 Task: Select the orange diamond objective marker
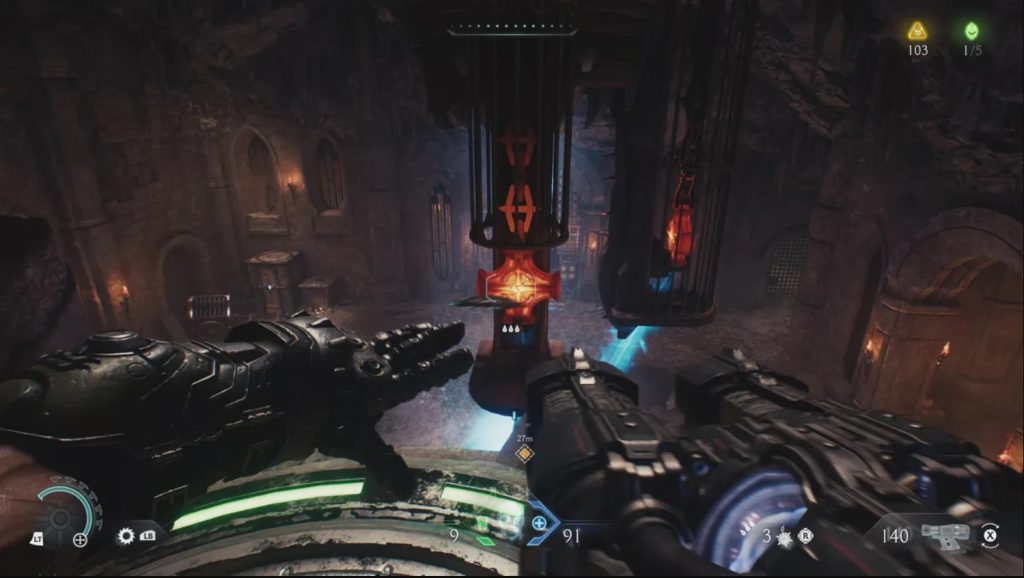pyautogui.click(x=522, y=454)
